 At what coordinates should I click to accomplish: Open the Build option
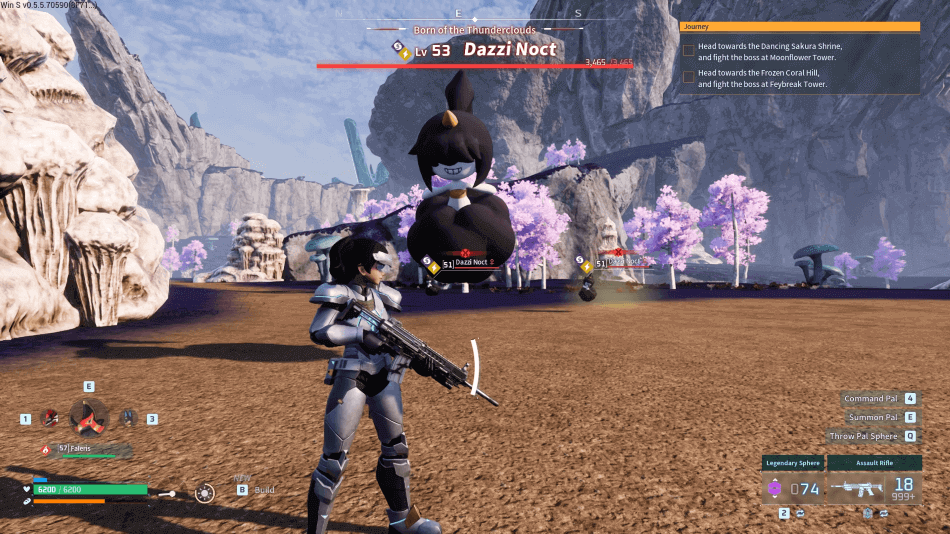pyautogui.click(x=264, y=490)
